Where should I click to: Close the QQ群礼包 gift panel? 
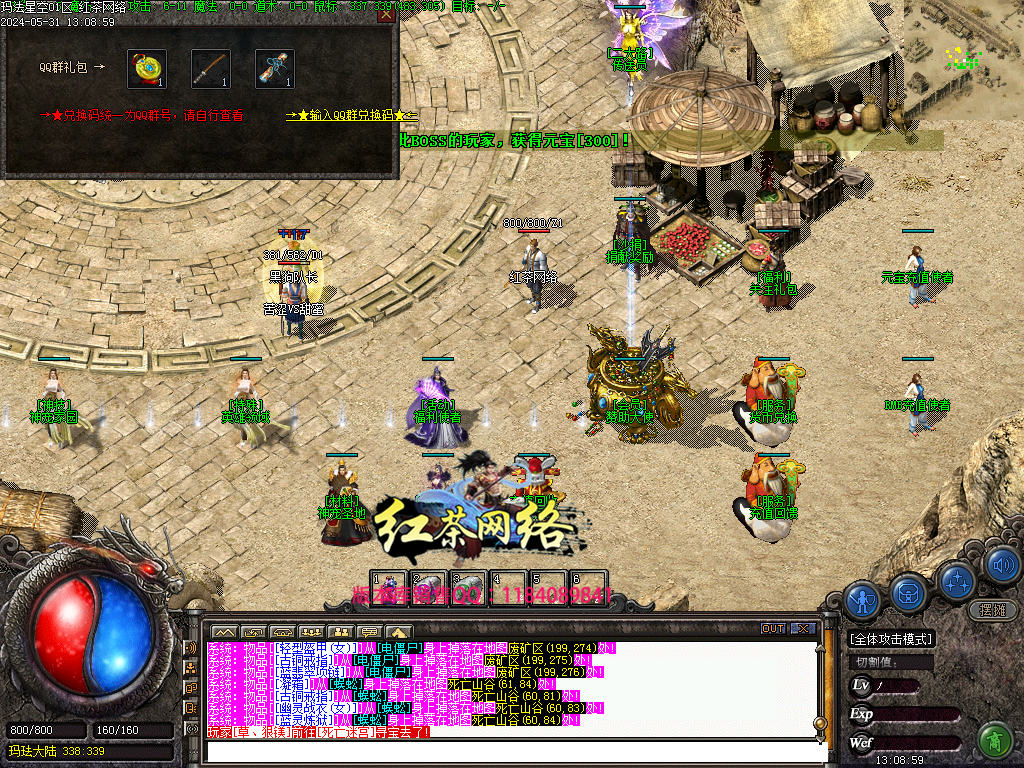click(x=386, y=15)
